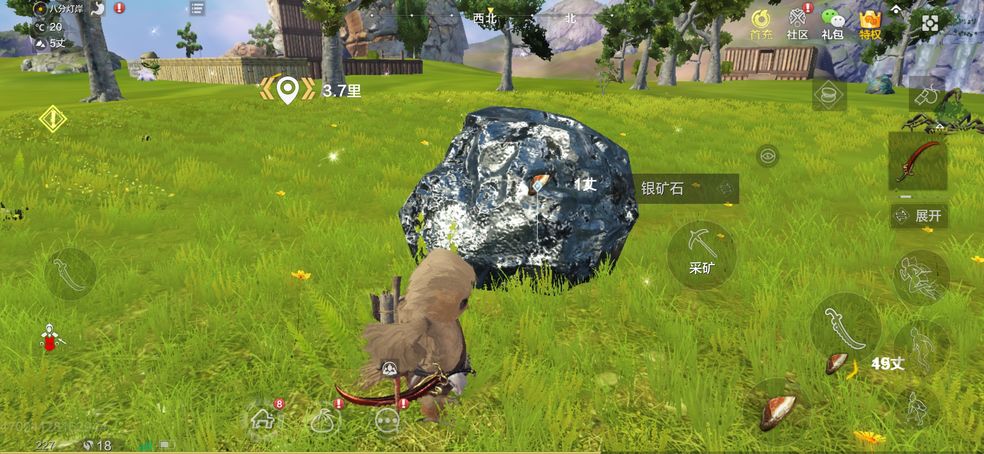Open the chat bubble icon
Viewport: 984px width, 454px height.
tap(388, 421)
